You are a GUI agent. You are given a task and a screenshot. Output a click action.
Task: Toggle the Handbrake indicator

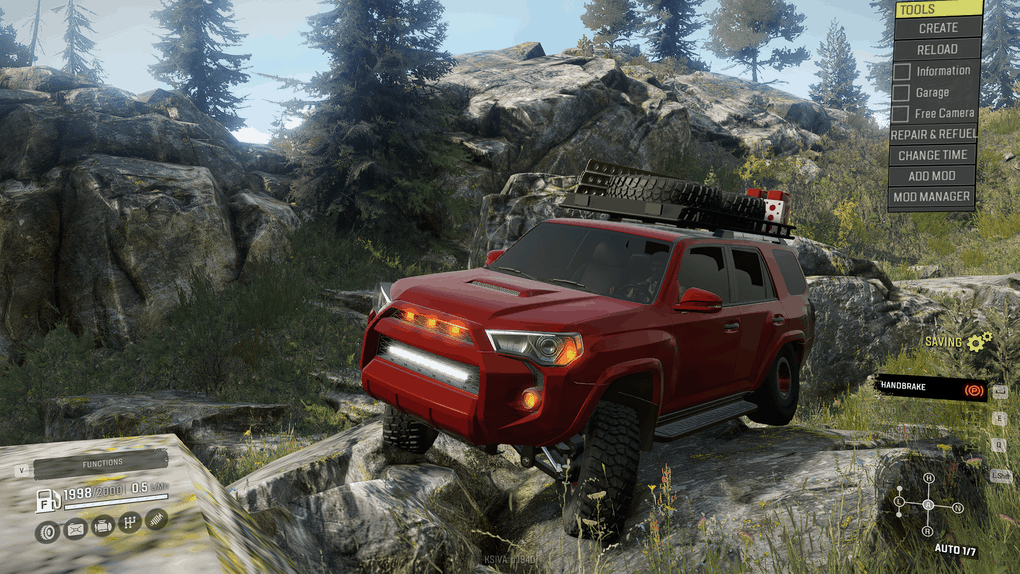pos(931,388)
